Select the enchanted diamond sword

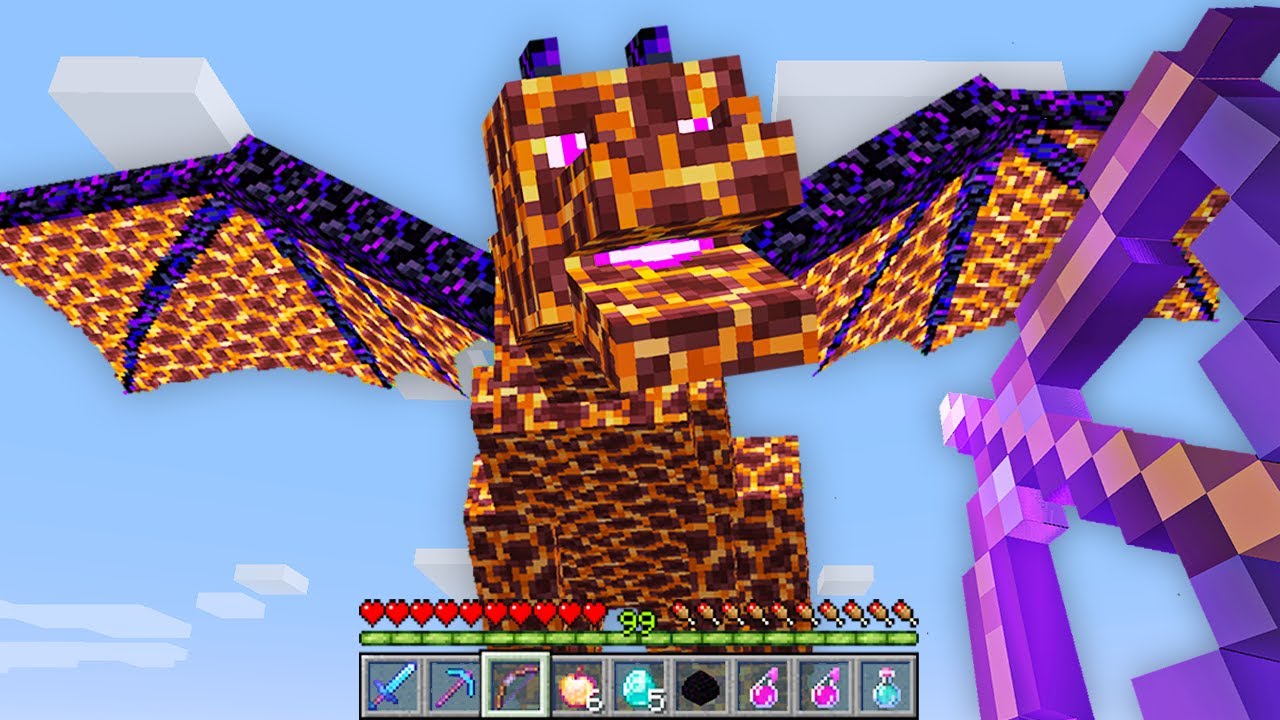tap(391, 683)
